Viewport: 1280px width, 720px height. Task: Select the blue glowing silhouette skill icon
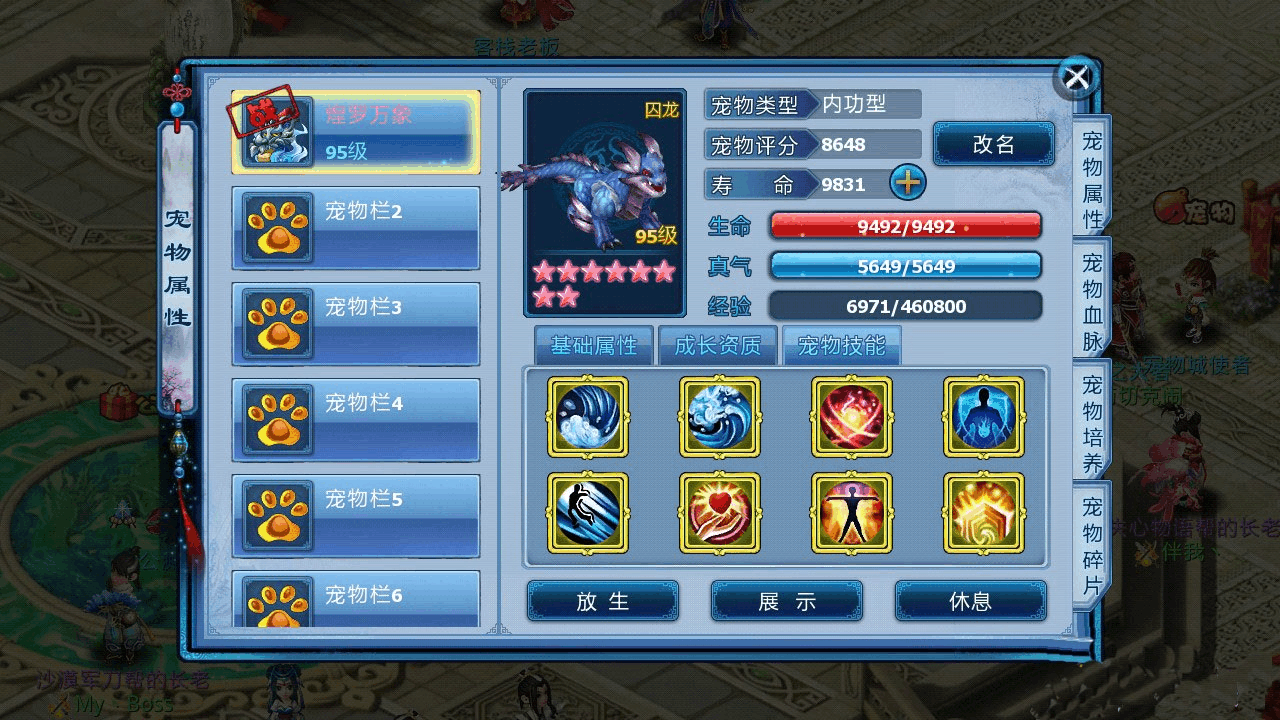pos(984,417)
